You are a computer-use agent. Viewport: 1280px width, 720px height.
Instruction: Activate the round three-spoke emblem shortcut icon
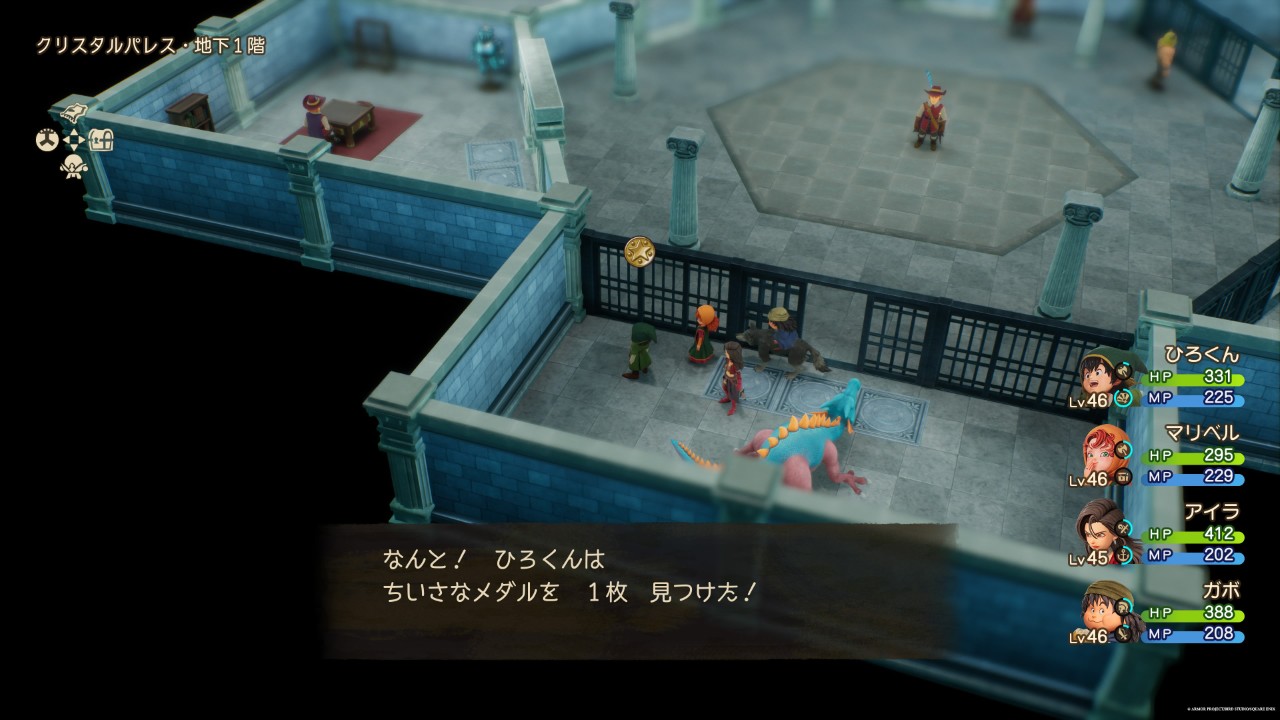pyautogui.click(x=46, y=140)
